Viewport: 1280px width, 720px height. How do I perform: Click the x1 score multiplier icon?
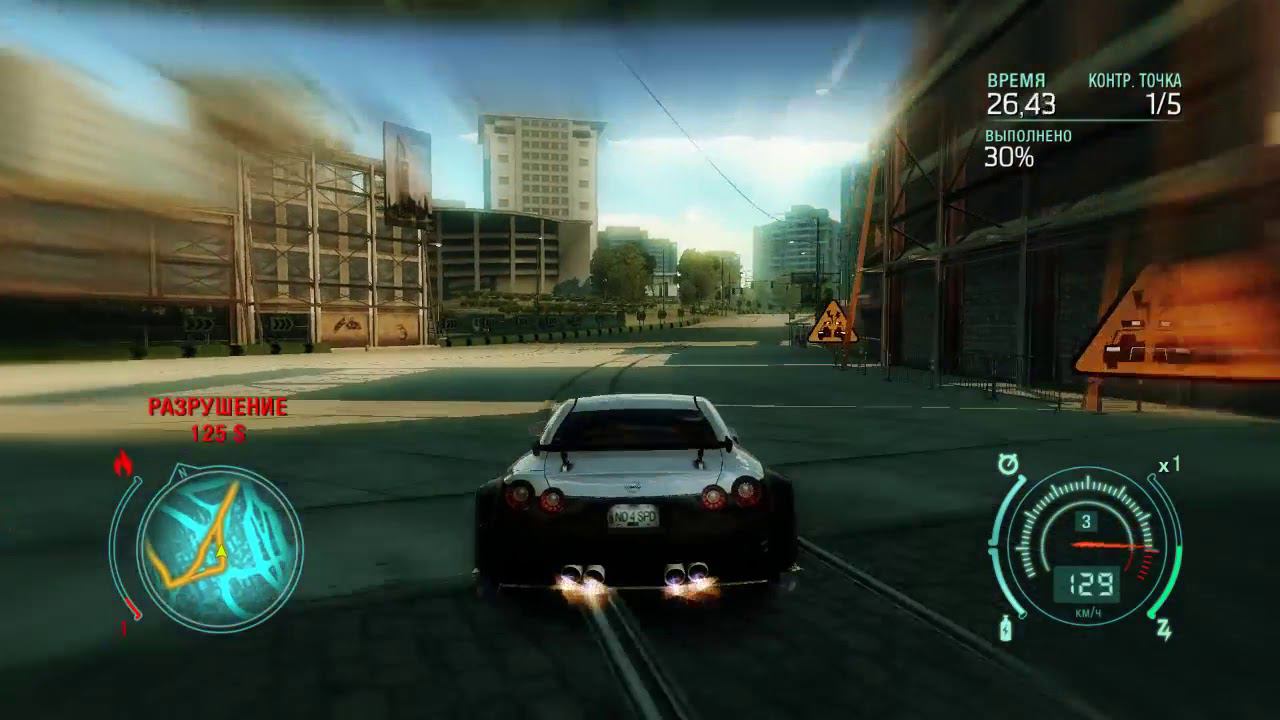tap(1168, 465)
